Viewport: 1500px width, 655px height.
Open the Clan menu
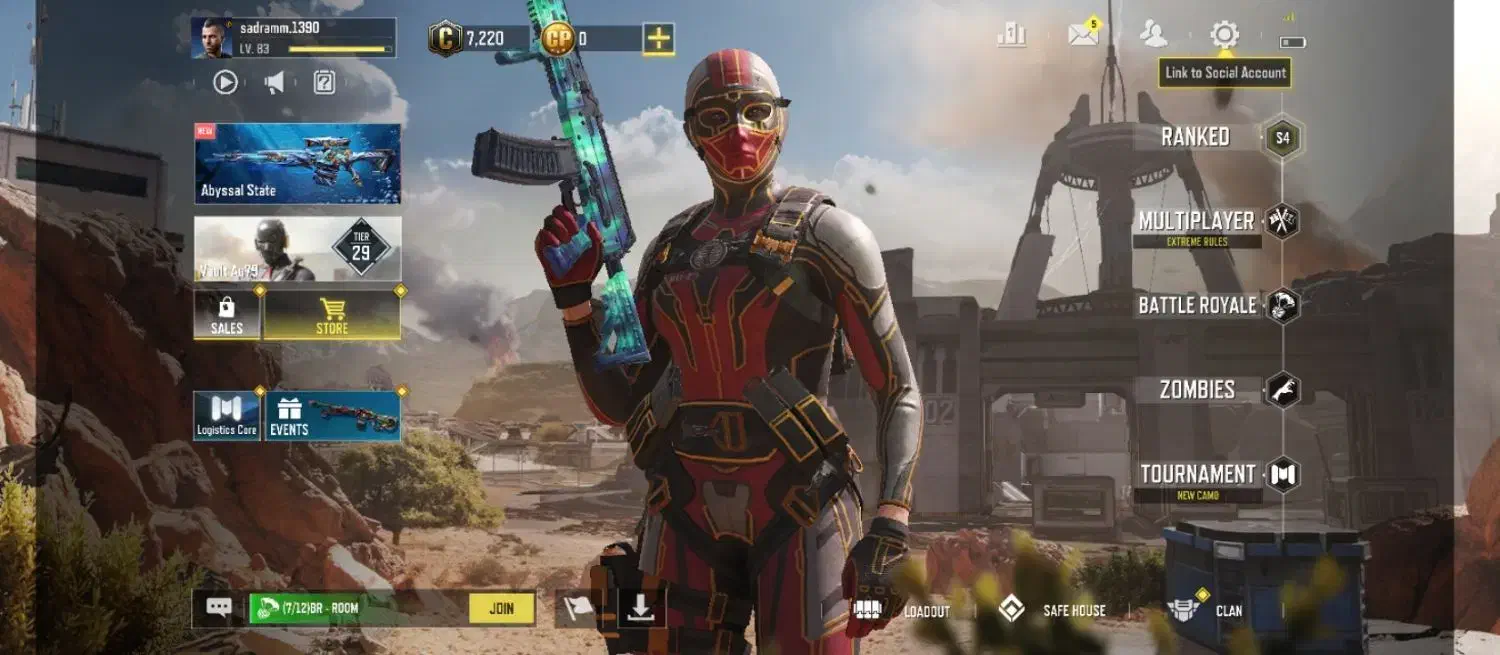pyautogui.click(x=1207, y=610)
